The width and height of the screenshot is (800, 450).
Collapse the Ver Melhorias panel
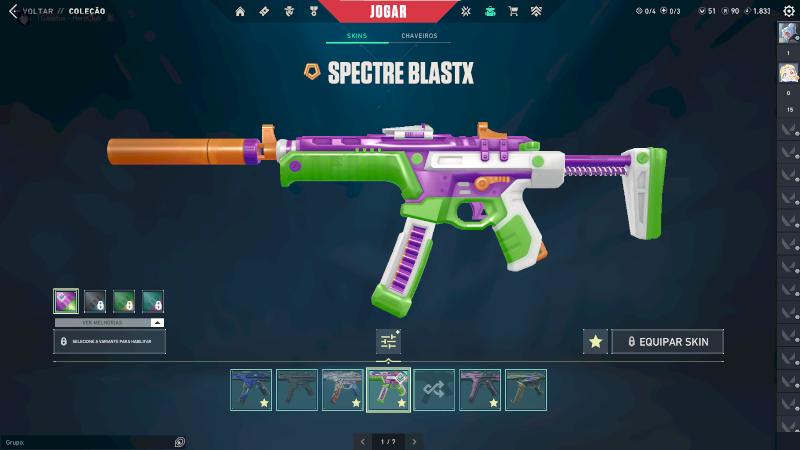pos(157,323)
